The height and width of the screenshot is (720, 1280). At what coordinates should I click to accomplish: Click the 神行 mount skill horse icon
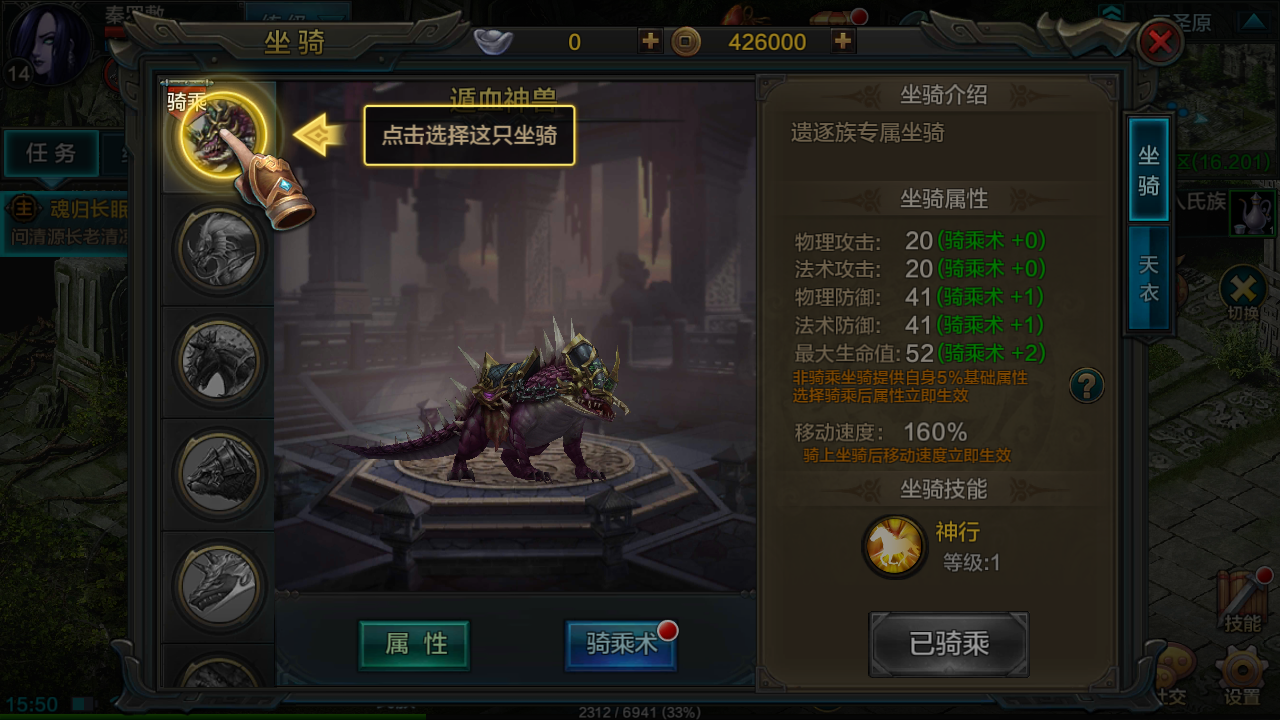pos(893,545)
